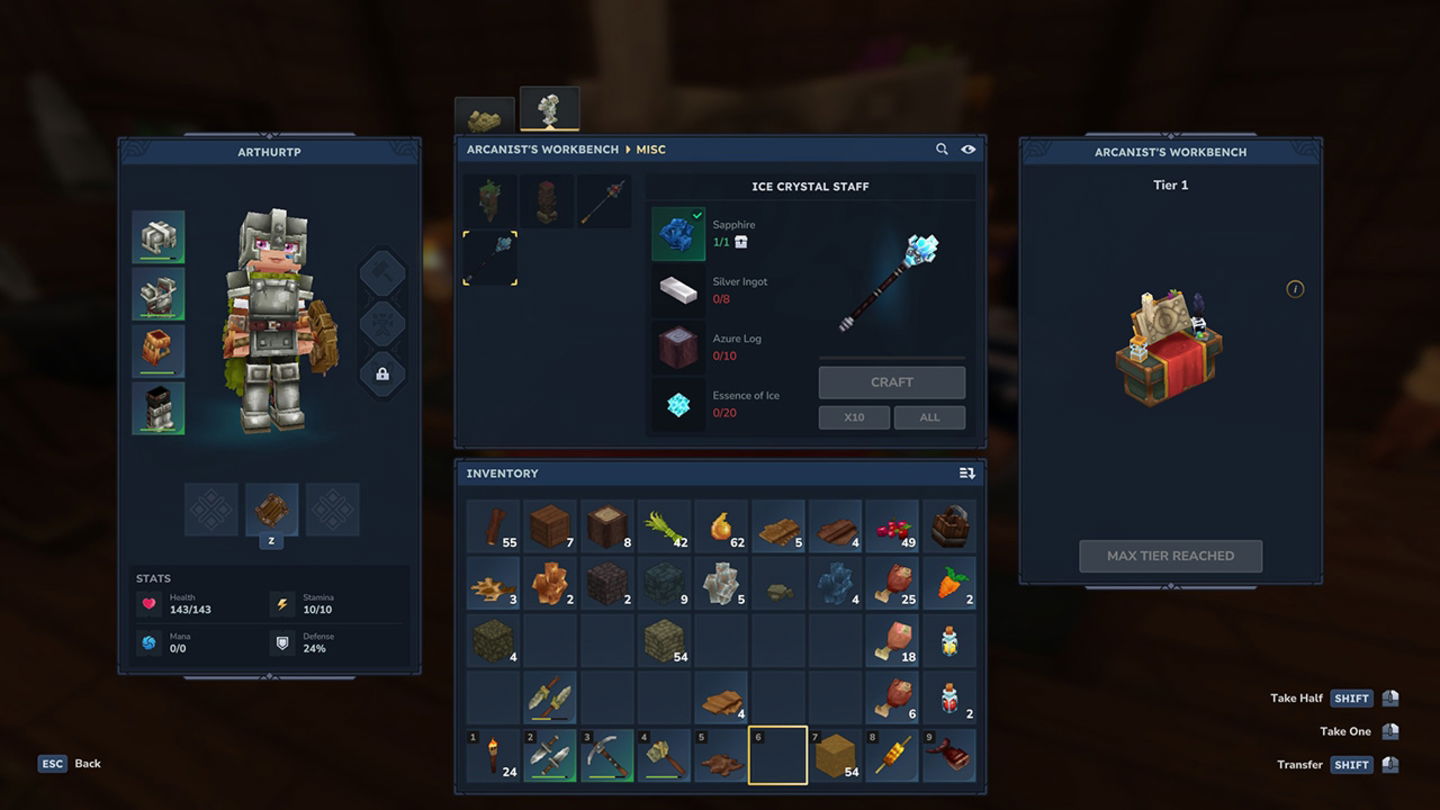The image size is (1440, 810).
Task: Switch to the workbench statue tab
Action: (x=549, y=110)
